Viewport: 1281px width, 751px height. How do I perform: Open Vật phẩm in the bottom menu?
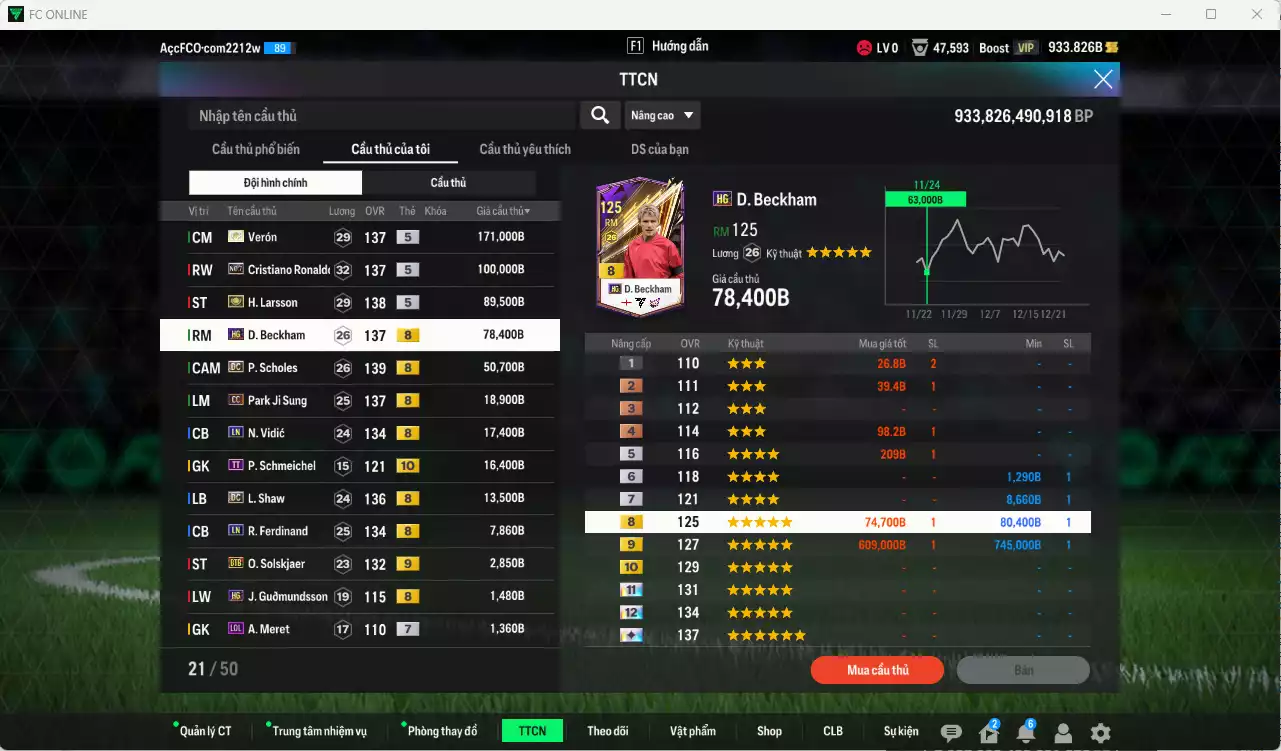(693, 731)
